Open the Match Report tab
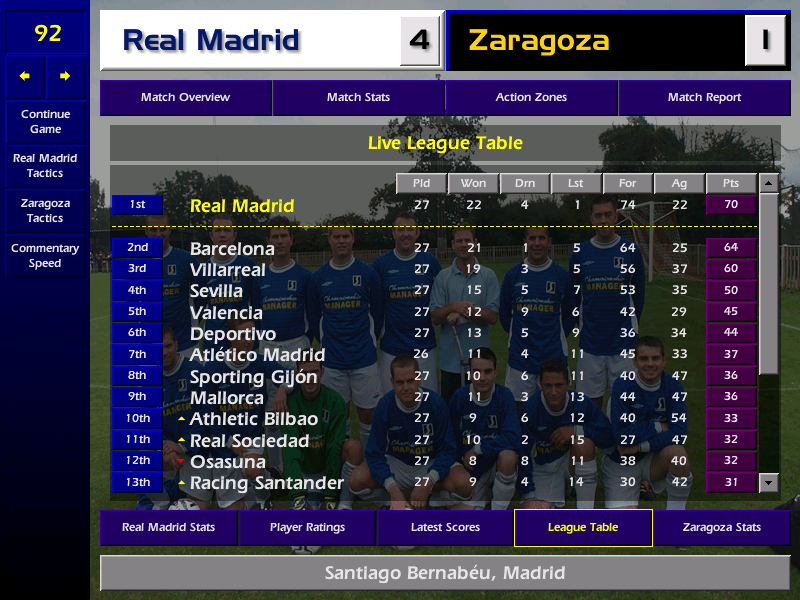The width and height of the screenshot is (800, 600). 704,97
